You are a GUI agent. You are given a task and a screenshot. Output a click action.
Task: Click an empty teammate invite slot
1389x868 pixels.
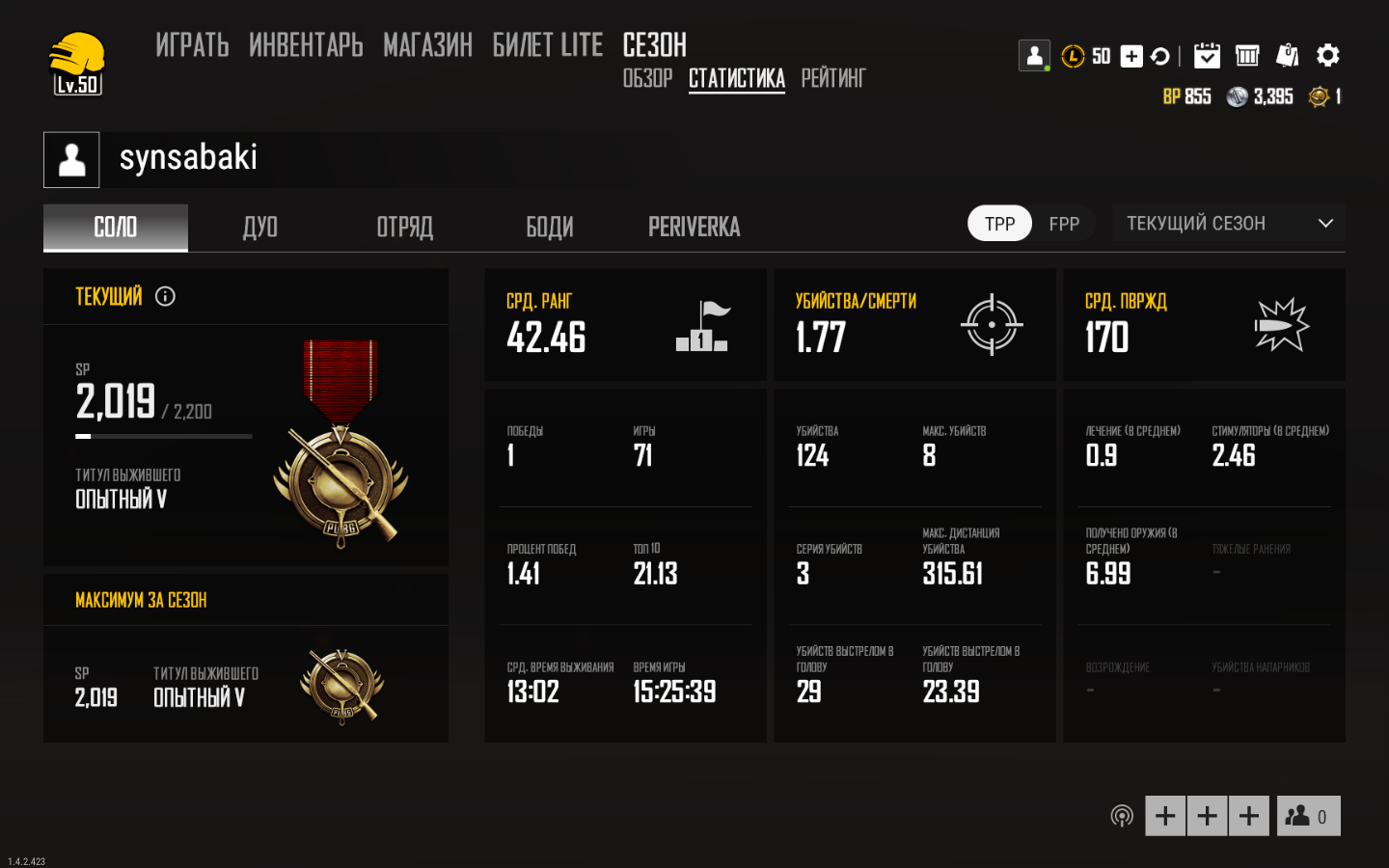coord(1164,815)
